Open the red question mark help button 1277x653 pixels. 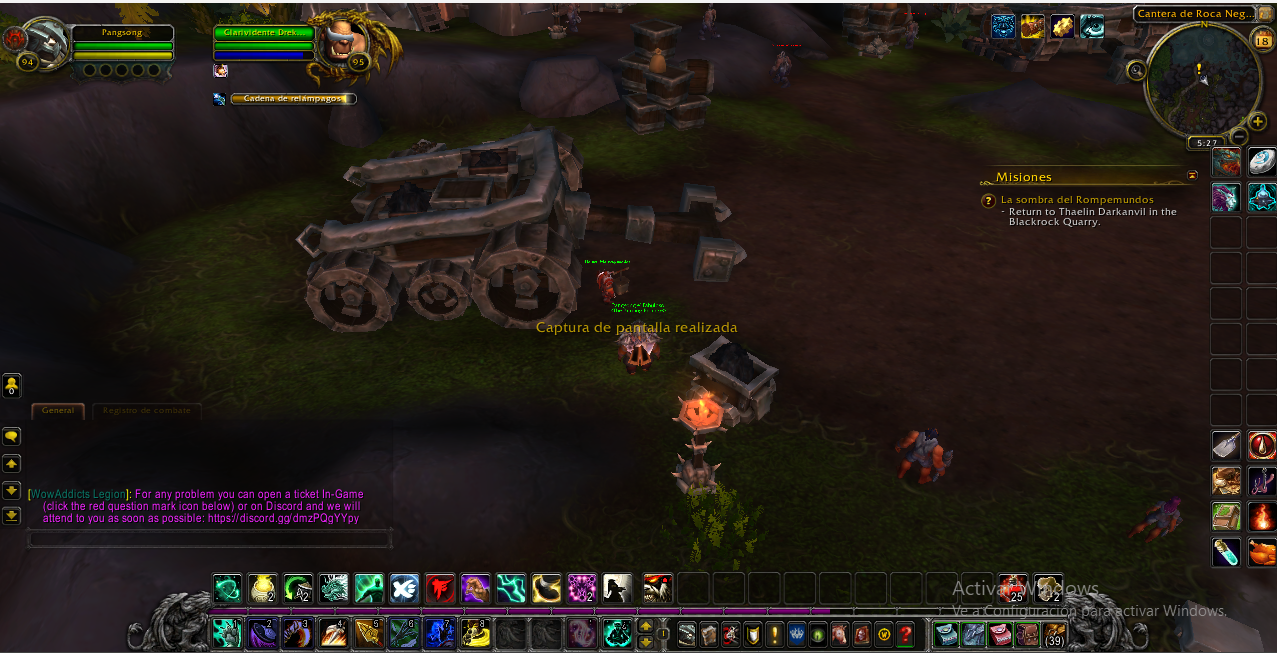pyautogui.click(x=905, y=634)
